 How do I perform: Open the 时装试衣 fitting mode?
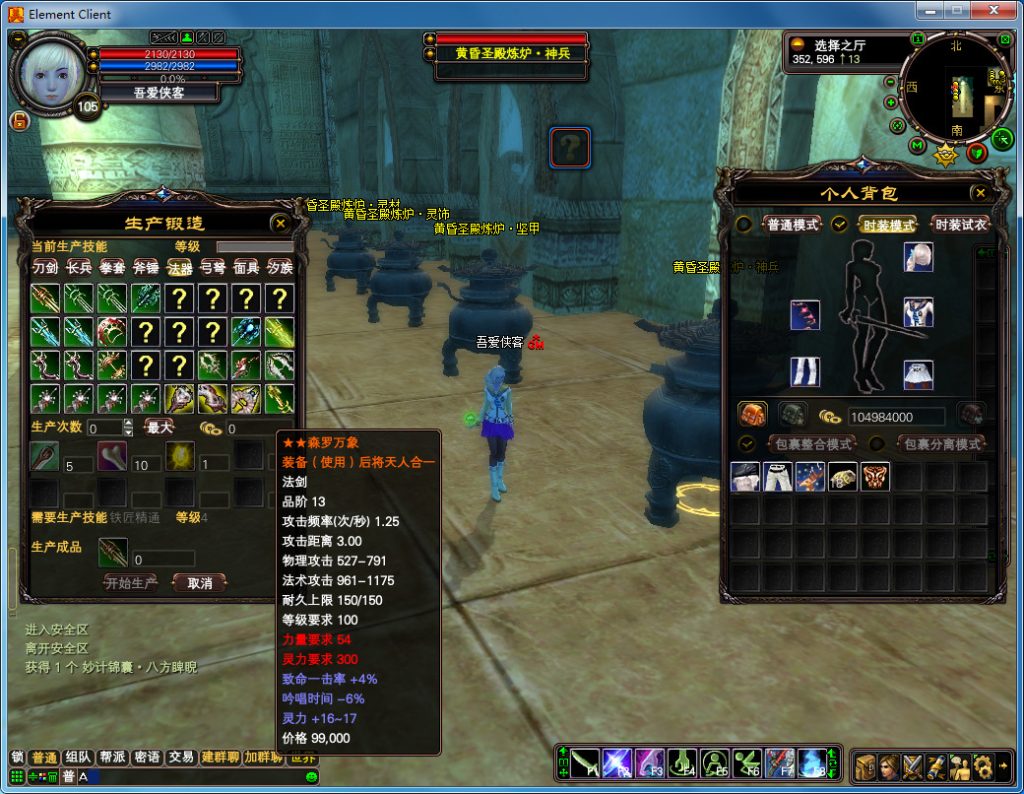pos(960,224)
